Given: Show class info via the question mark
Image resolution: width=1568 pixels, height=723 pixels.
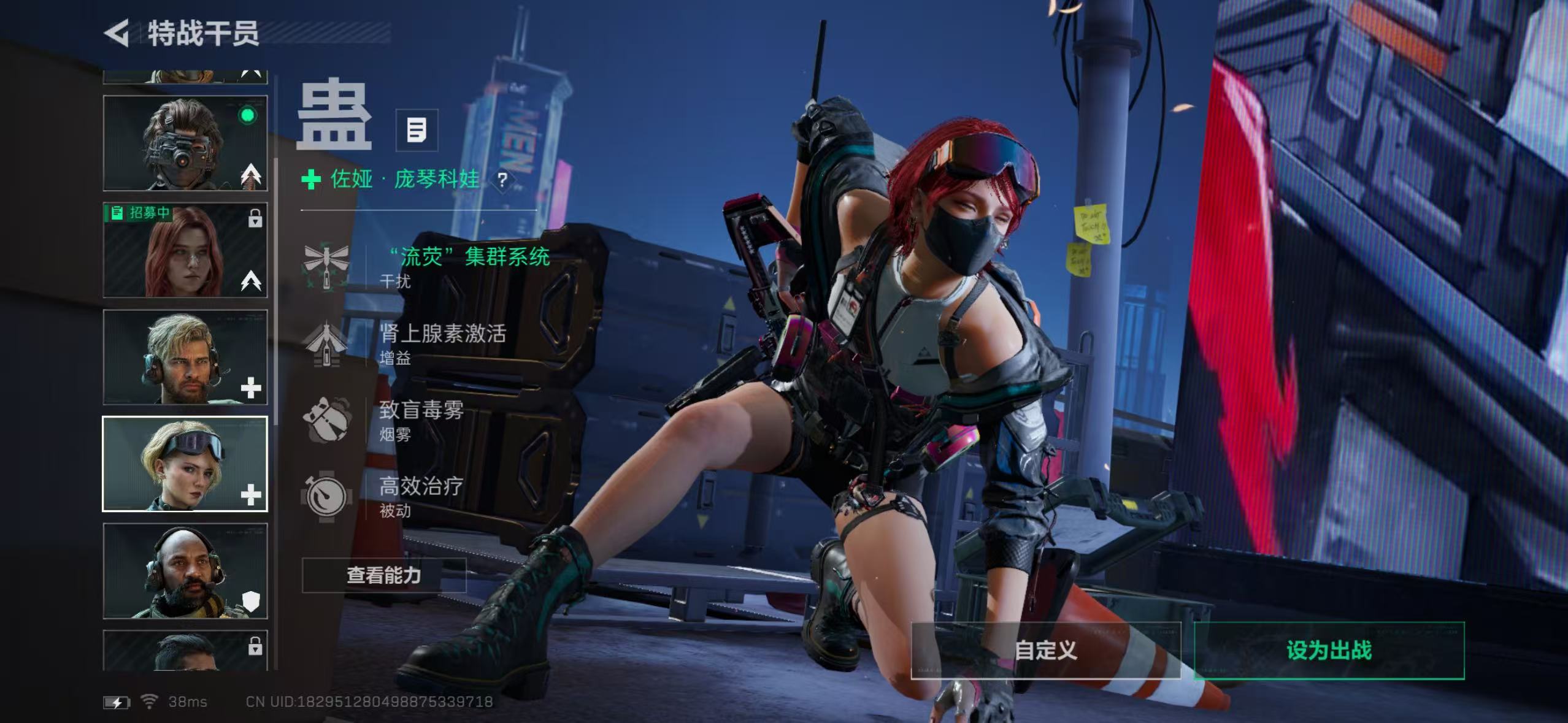Looking at the screenshot, I should 502,180.
